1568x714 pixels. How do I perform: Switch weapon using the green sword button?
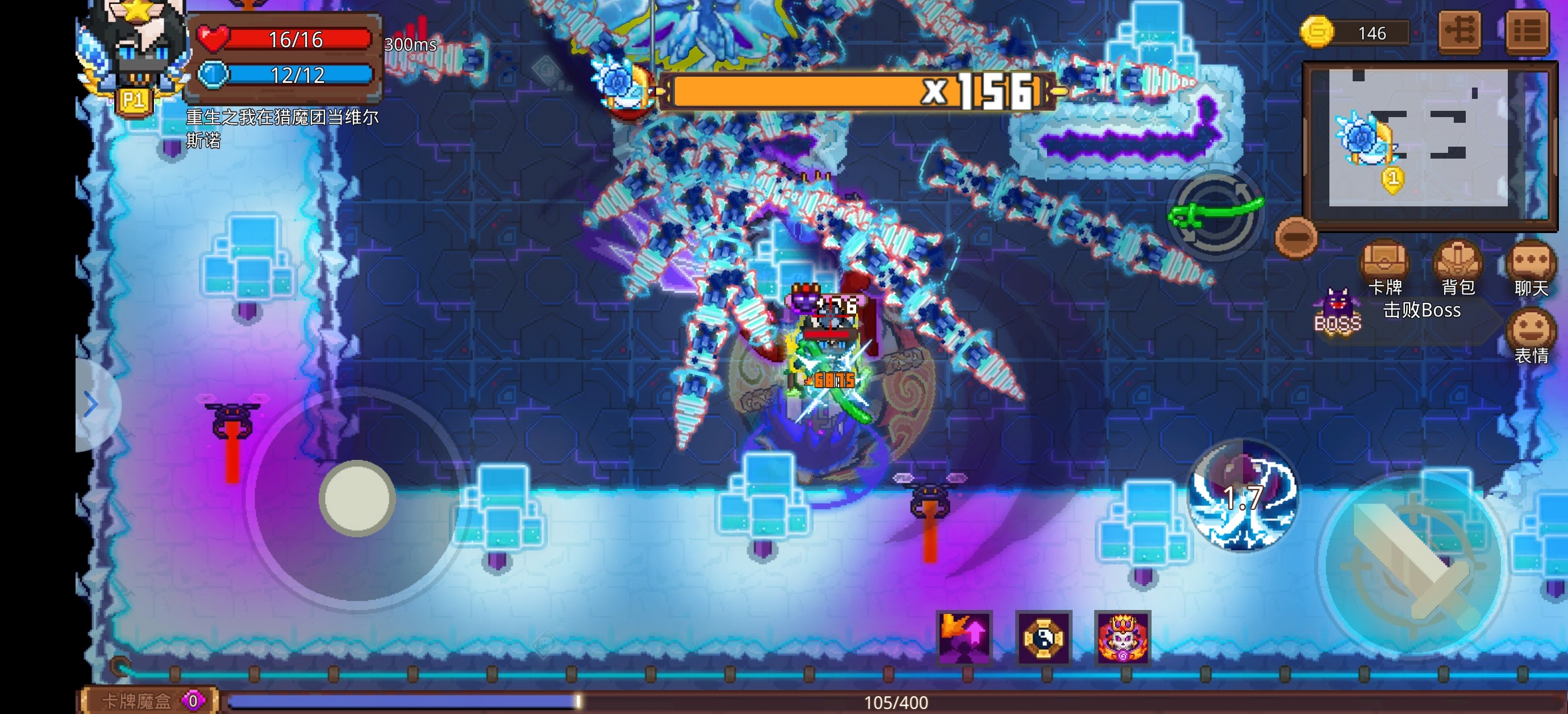pos(1215,212)
